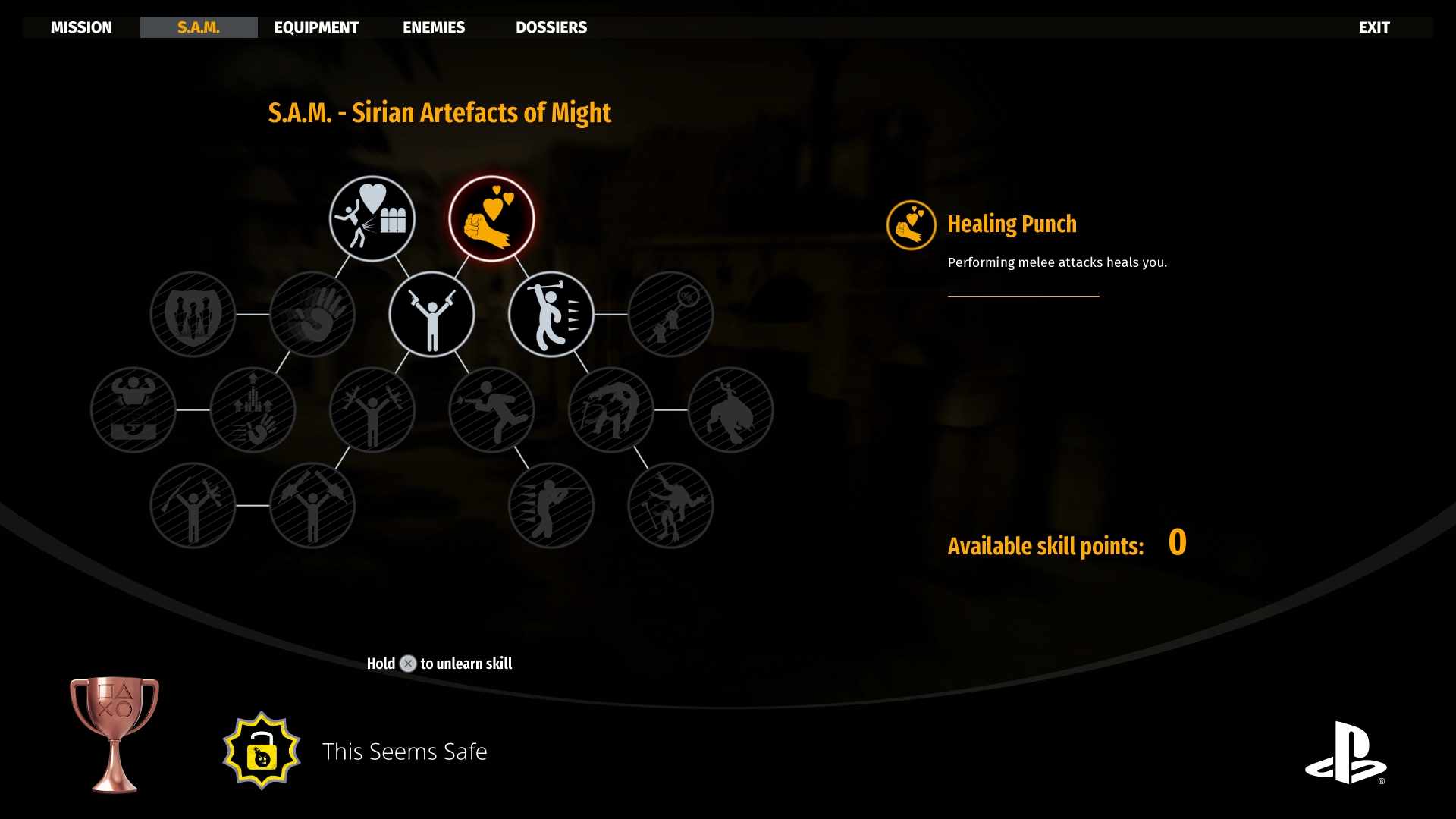This screenshot has height=819, width=1456.
Task: Switch to the EQUIPMENT tab
Action: 316,27
